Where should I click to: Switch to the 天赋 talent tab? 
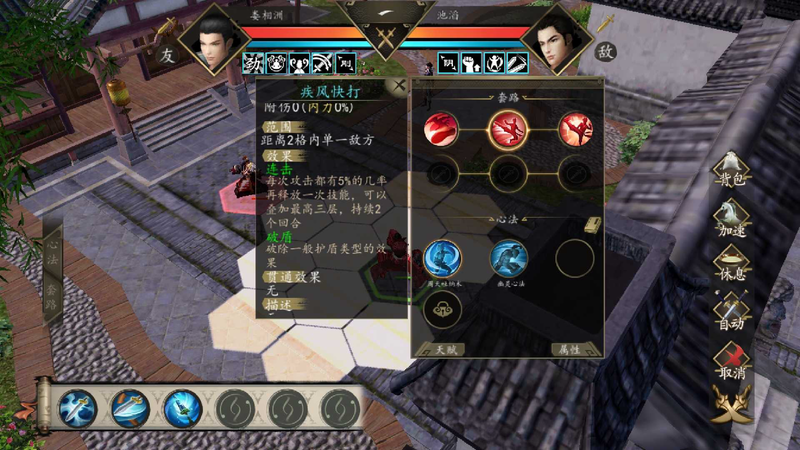(439, 349)
